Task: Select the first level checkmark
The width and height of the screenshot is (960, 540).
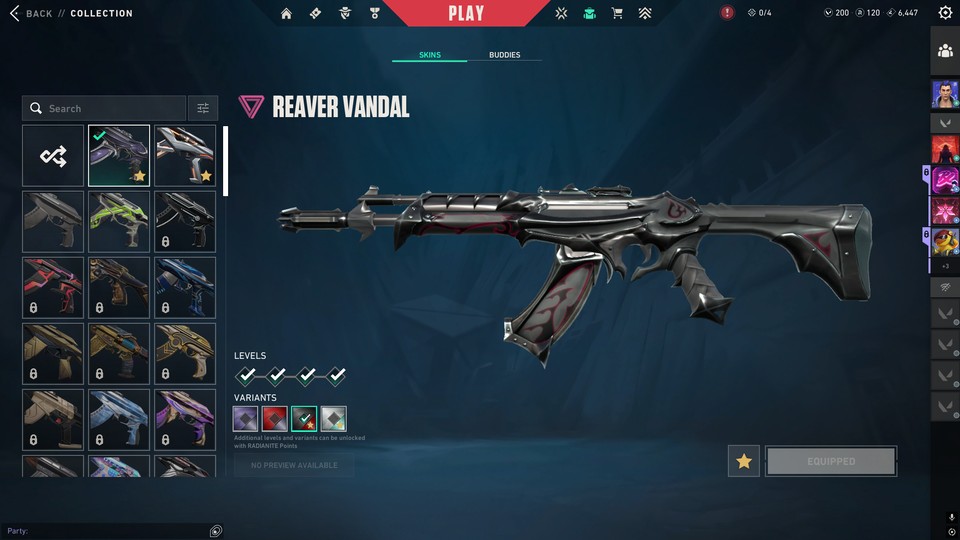Action: pos(247,376)
